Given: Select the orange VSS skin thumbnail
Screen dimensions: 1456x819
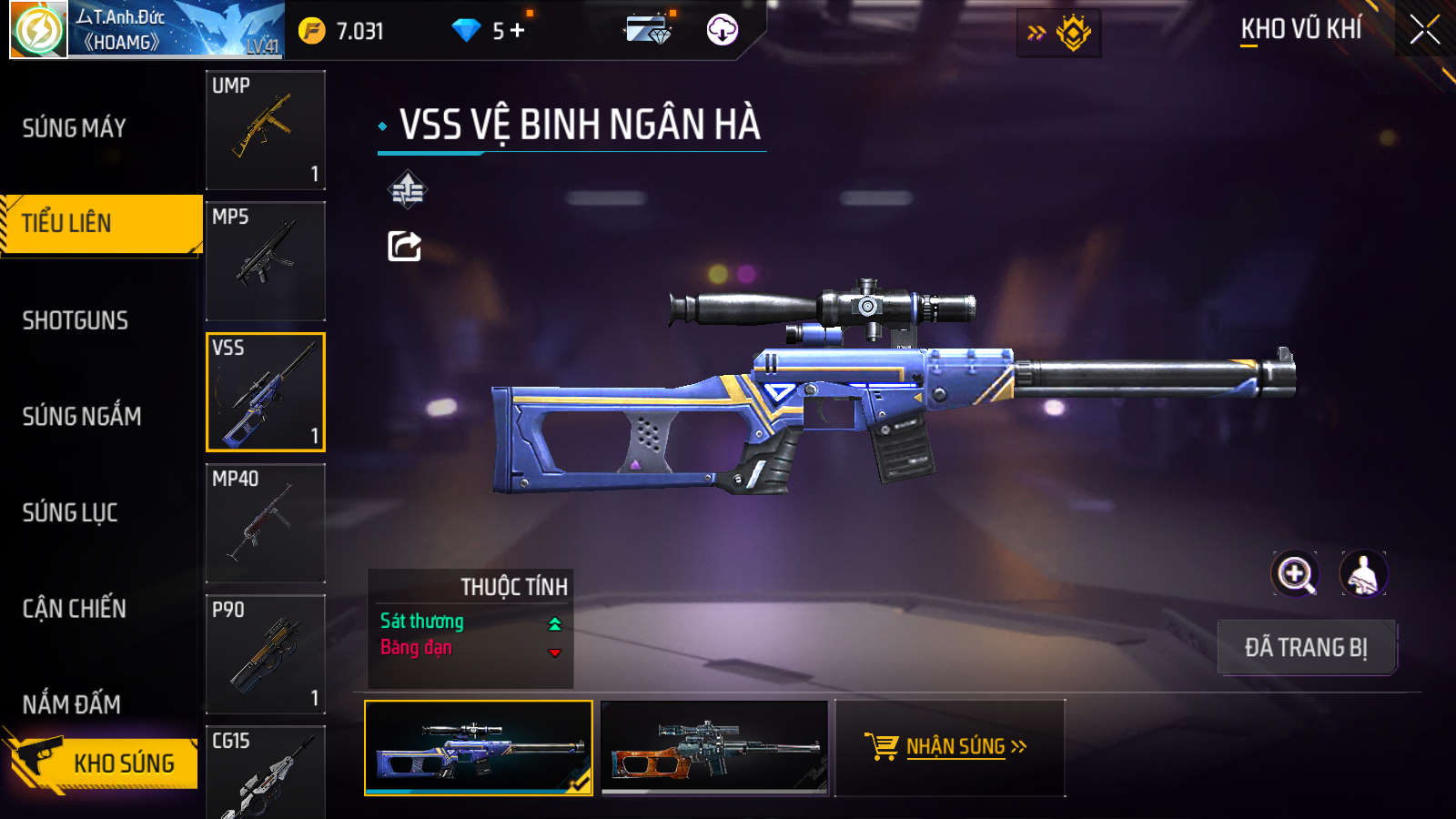Looking at the screenshot, I should 715,747.
